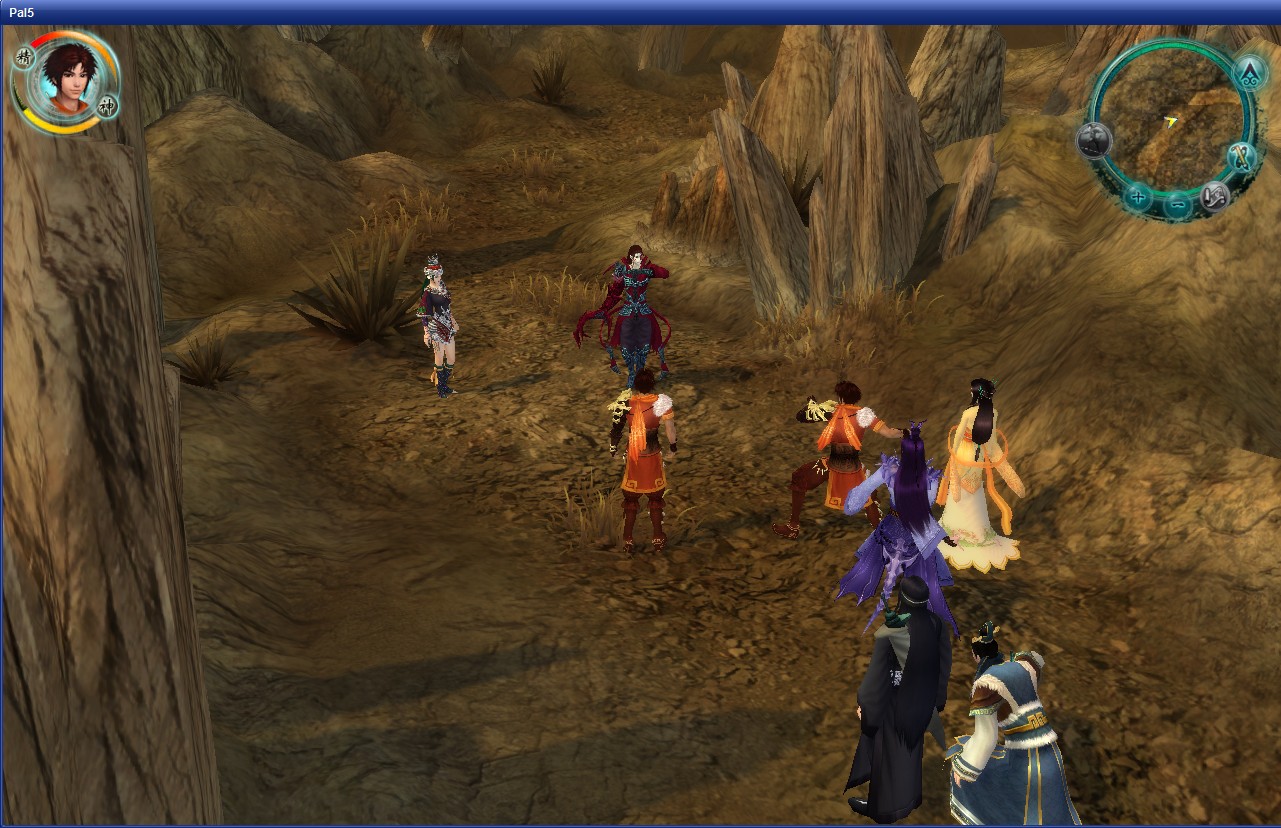Viewport: 1281px width, 828px height.
Task: Open the scroll map icon on minimap
Action: pos(1215,195)
